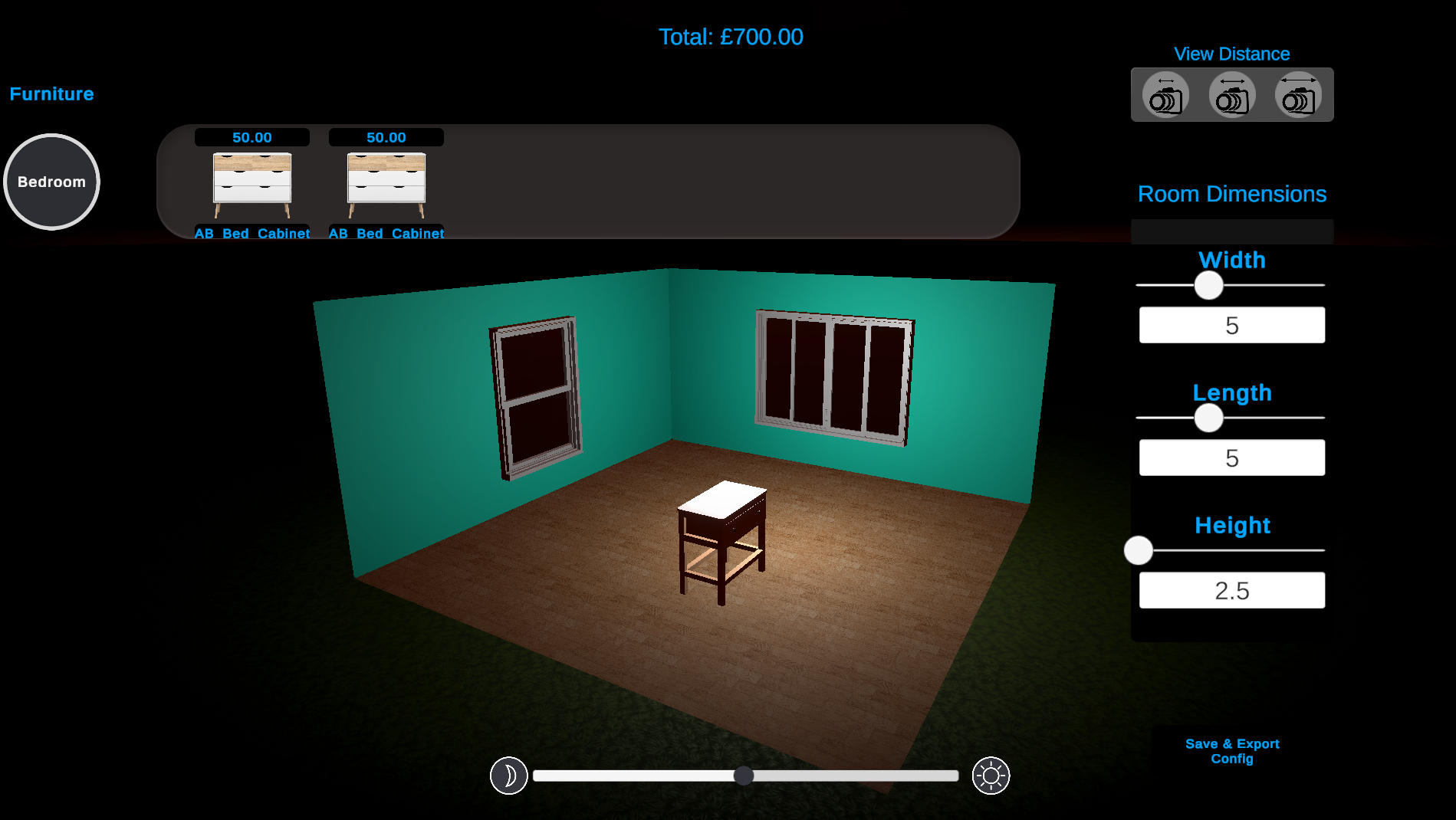Click the Height value input showing 2.5

pos(1231,589)
